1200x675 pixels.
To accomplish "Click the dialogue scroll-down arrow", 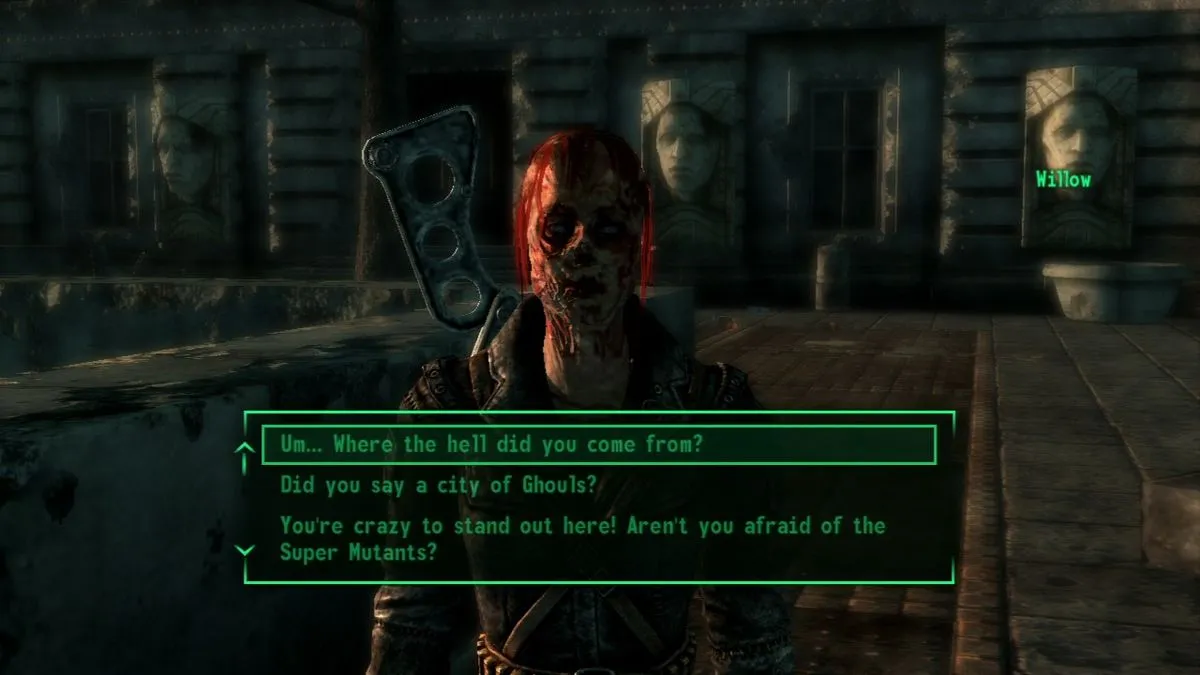I will pyautogui.click(x=244, y=550).
